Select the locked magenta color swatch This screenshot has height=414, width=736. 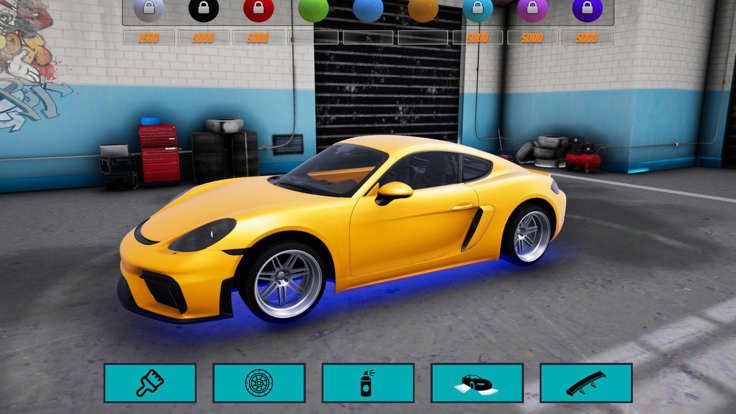coord(532,10)
